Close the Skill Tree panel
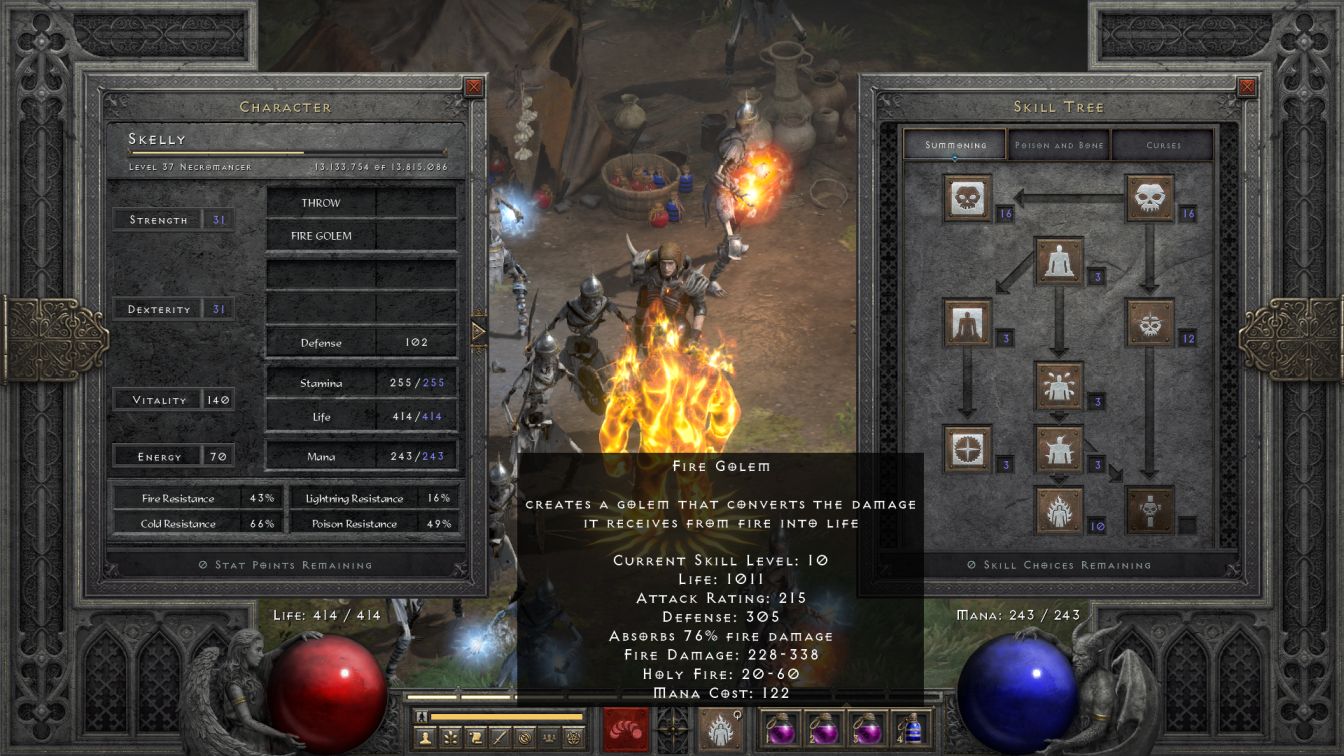Viewport: 1344px width, 756px height. coord(1246,87)
